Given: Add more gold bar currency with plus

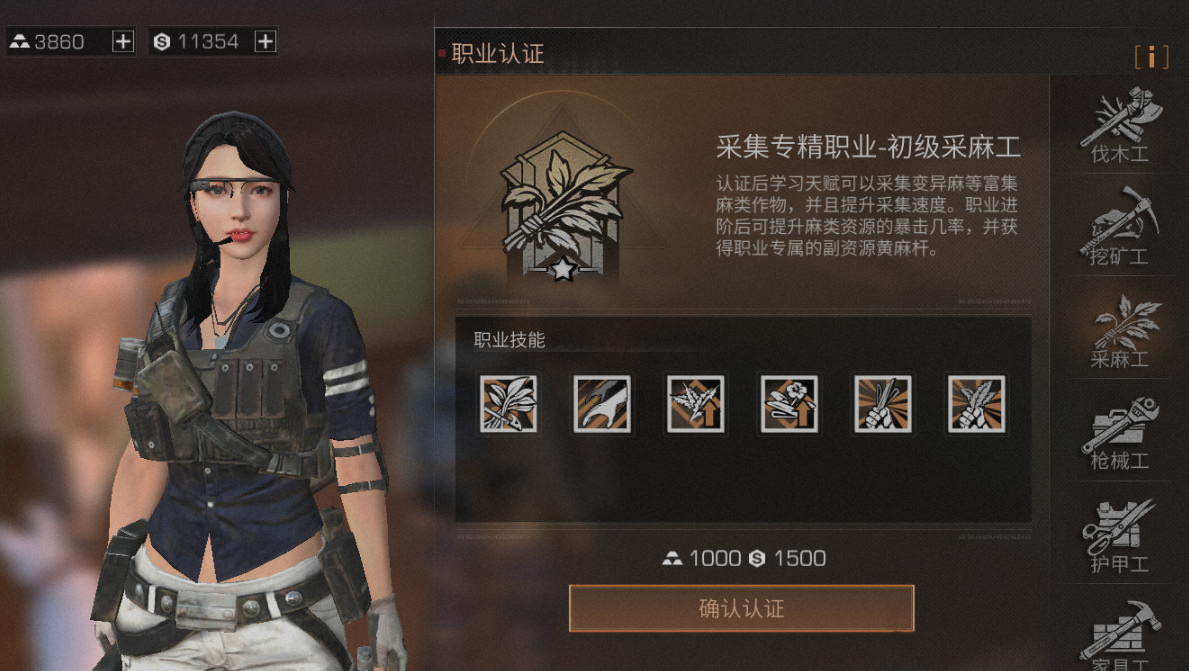Looking at the screenshot, I should tap(123, 41).
